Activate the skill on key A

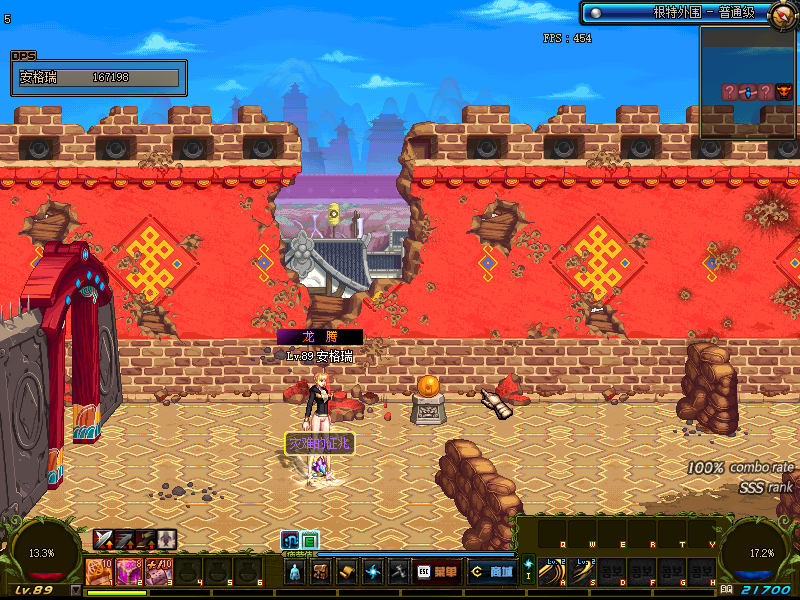pyautogui.click(x=549, y=572)
